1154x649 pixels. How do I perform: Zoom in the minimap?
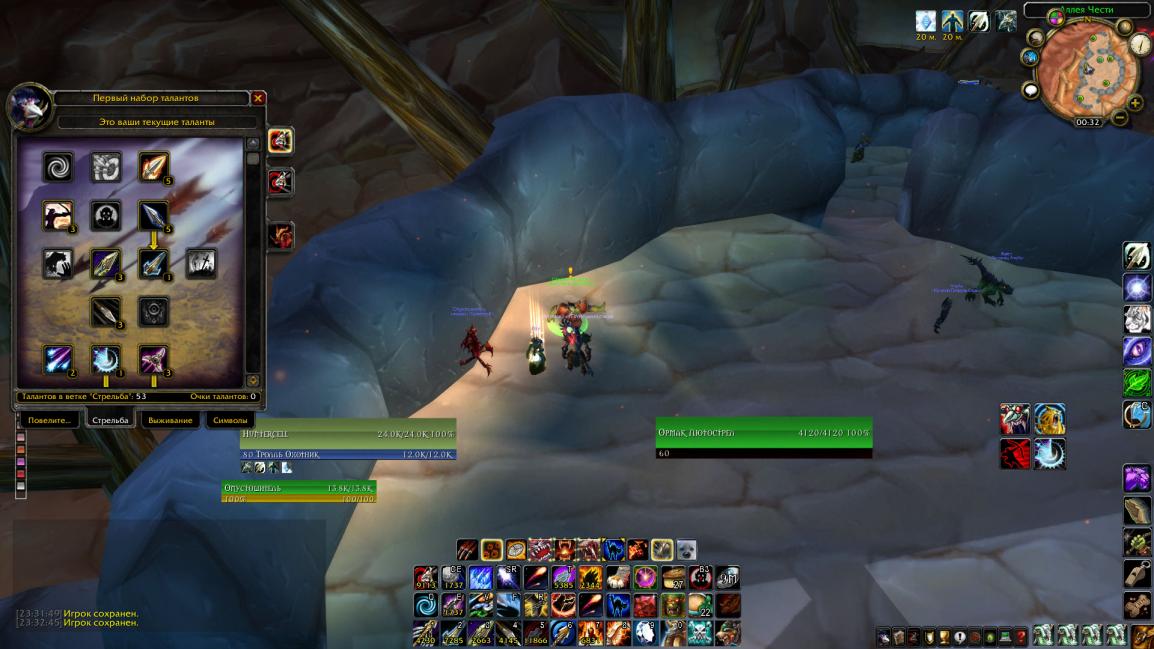pos(1135,103)
